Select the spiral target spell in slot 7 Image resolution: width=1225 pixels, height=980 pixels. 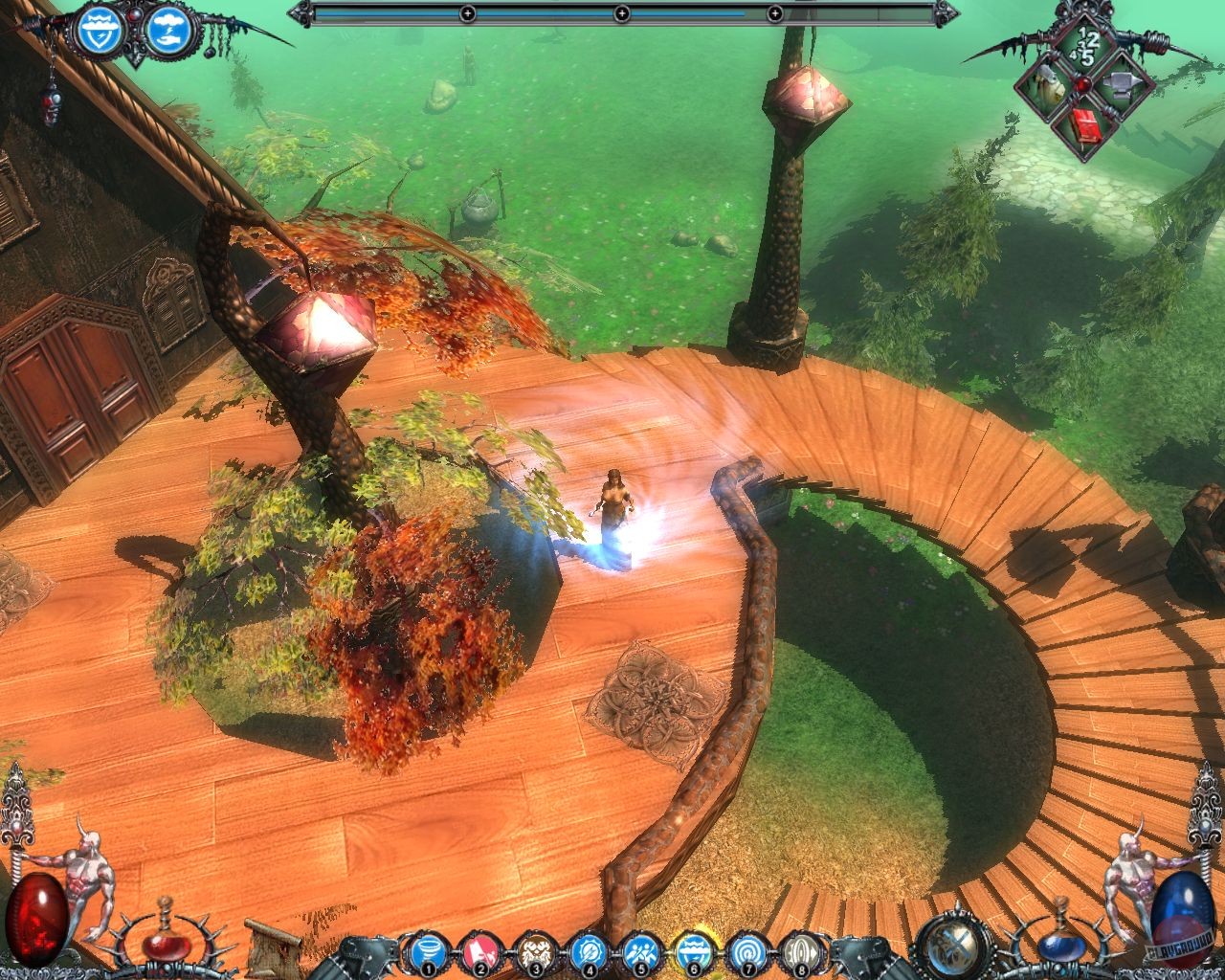[749, 950]
